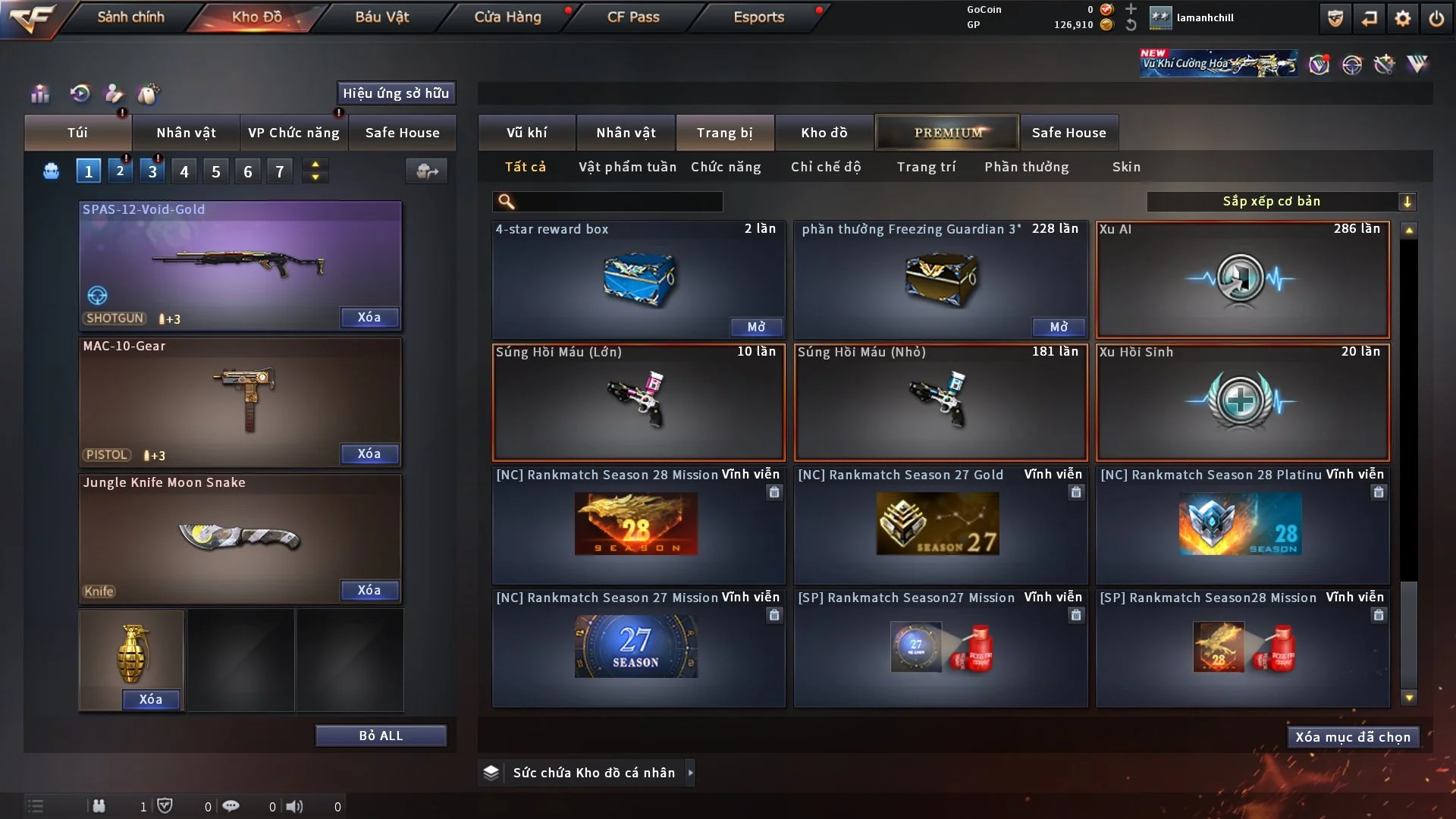Show the Skin filter category
The height and width of the screenshot is (819, 1456).
(x=1126, y=167)
